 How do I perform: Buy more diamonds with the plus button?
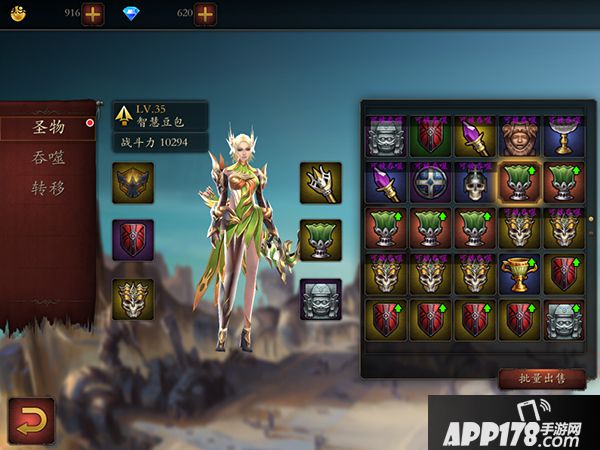(x=205, y=14)
